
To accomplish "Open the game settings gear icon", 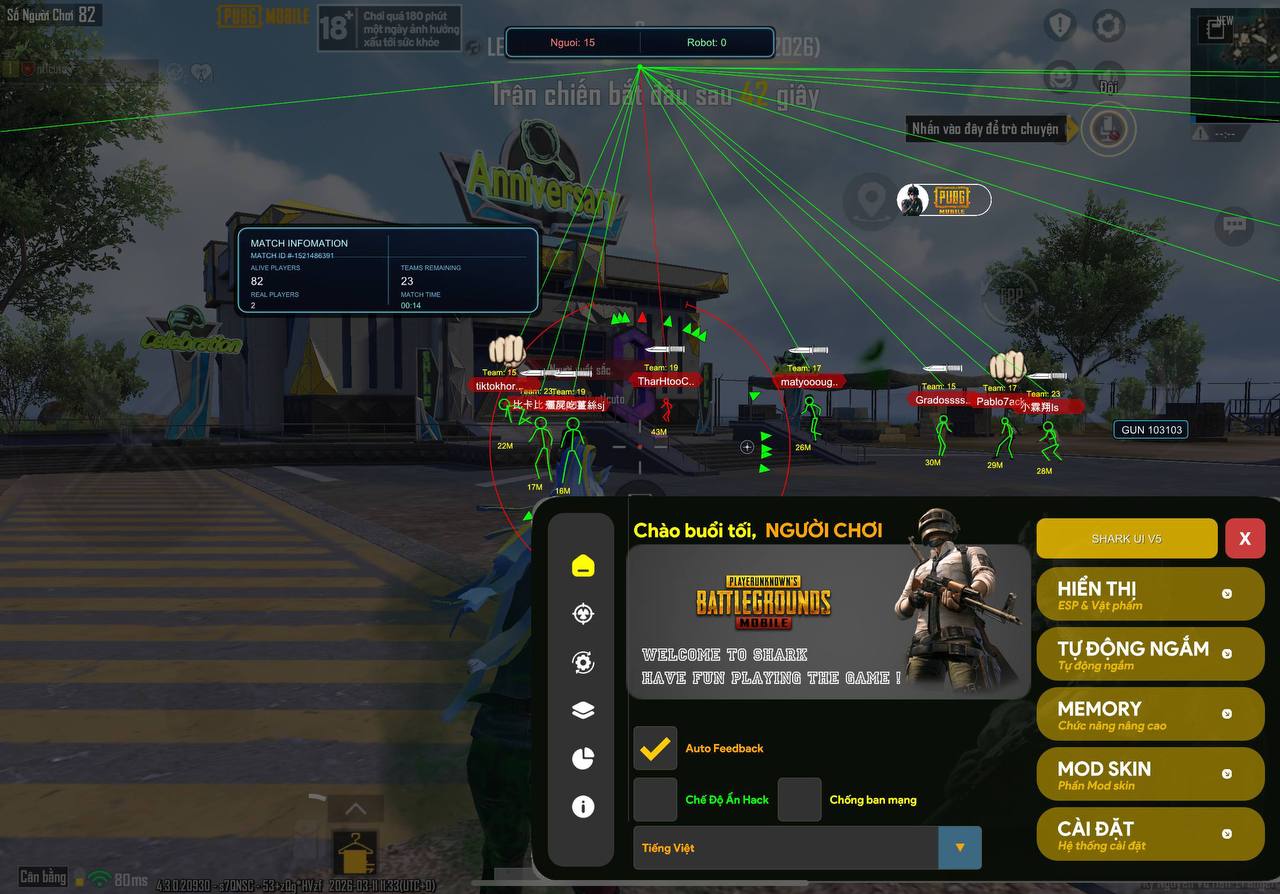I will (x=1107, y=26).
